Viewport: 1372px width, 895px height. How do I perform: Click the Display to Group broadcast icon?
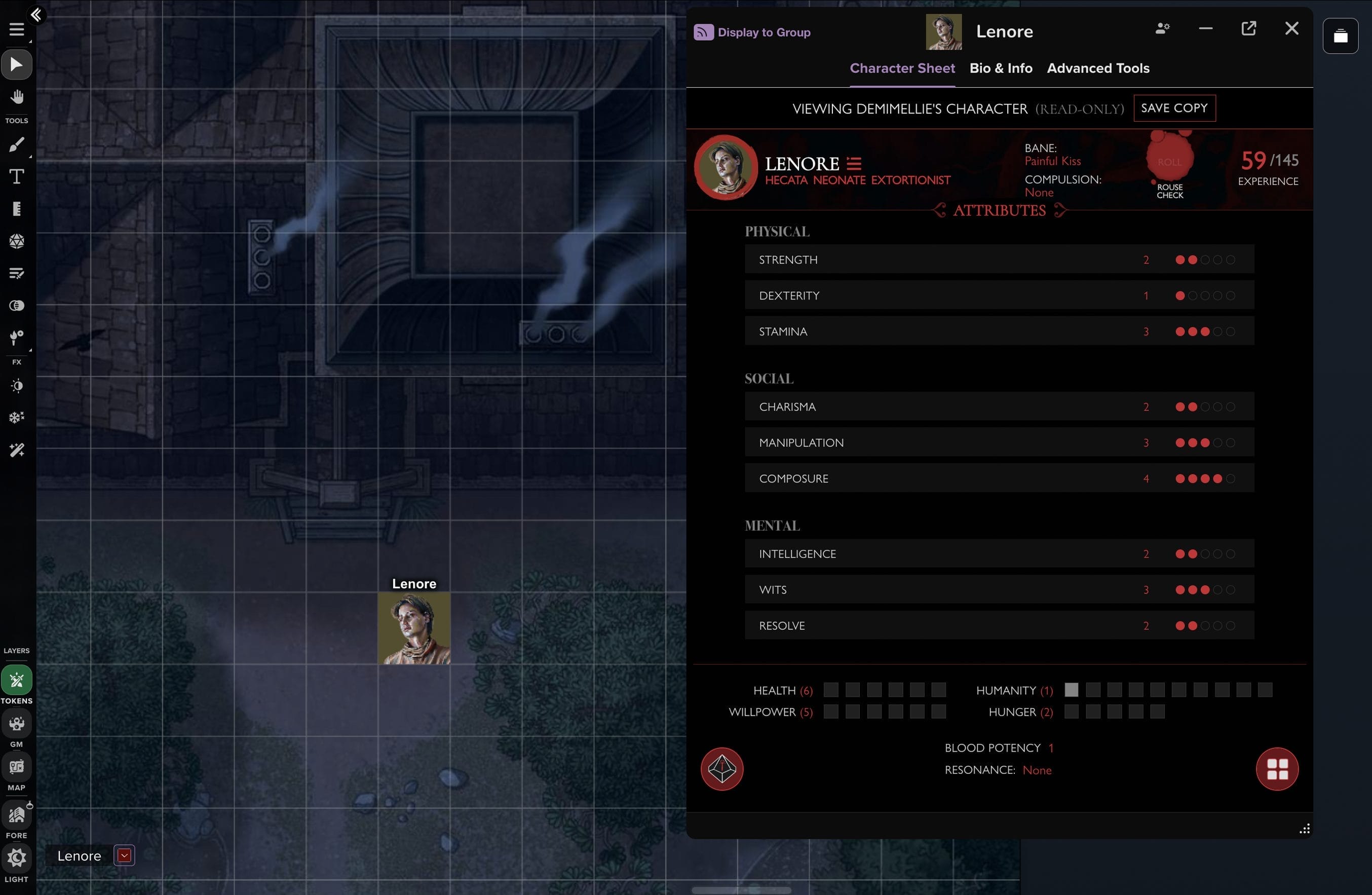point(703,32)
